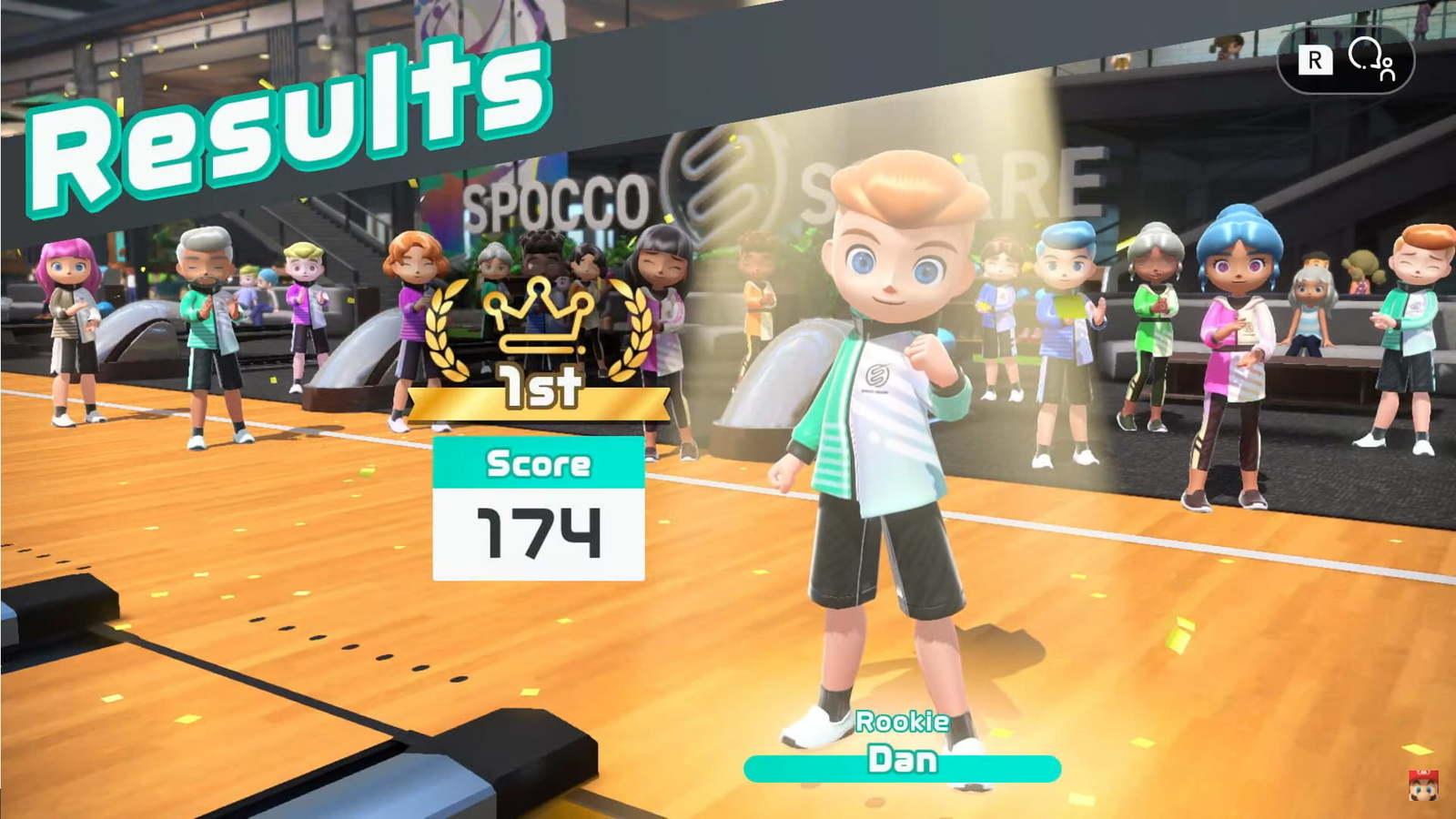Click the Mario channel watermark

coord(1422,785)
